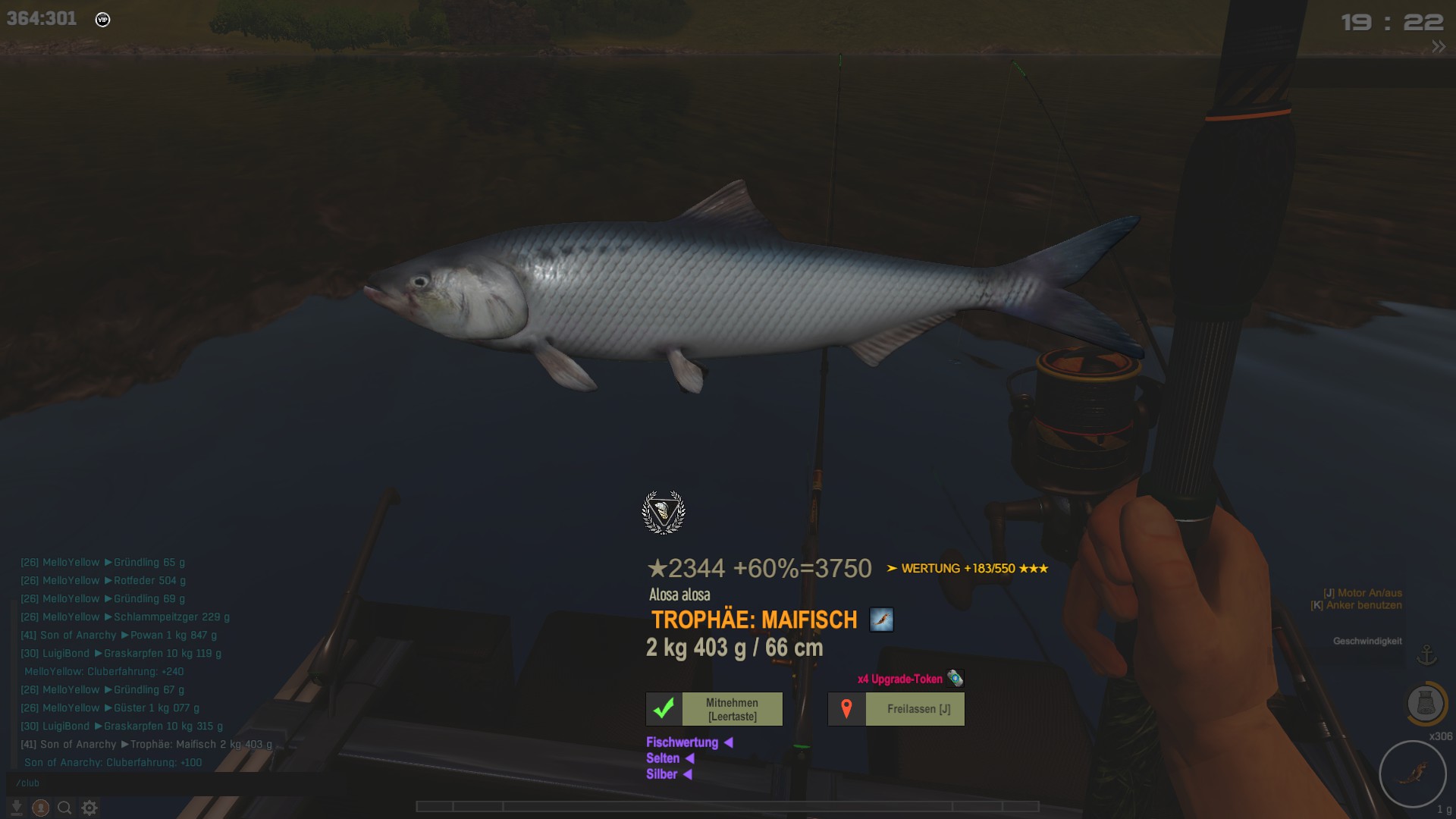Expand the double-arrow panel under the clock
Image resolution: width=1456 pixels, height=819 pixels.
(1438, 47)
